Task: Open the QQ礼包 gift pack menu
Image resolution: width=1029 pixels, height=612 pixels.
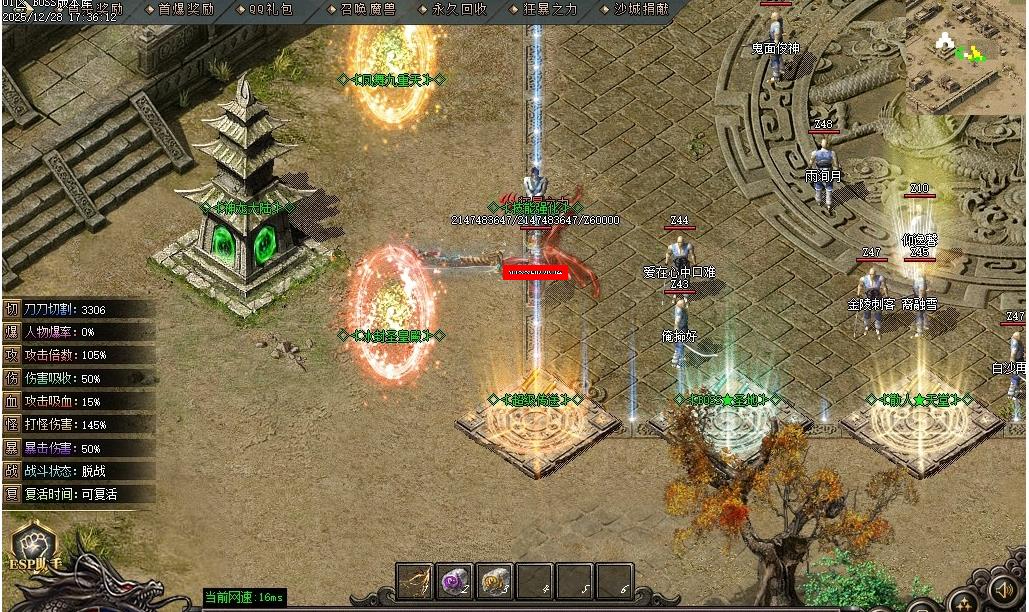Action: (x=271, y=9)
